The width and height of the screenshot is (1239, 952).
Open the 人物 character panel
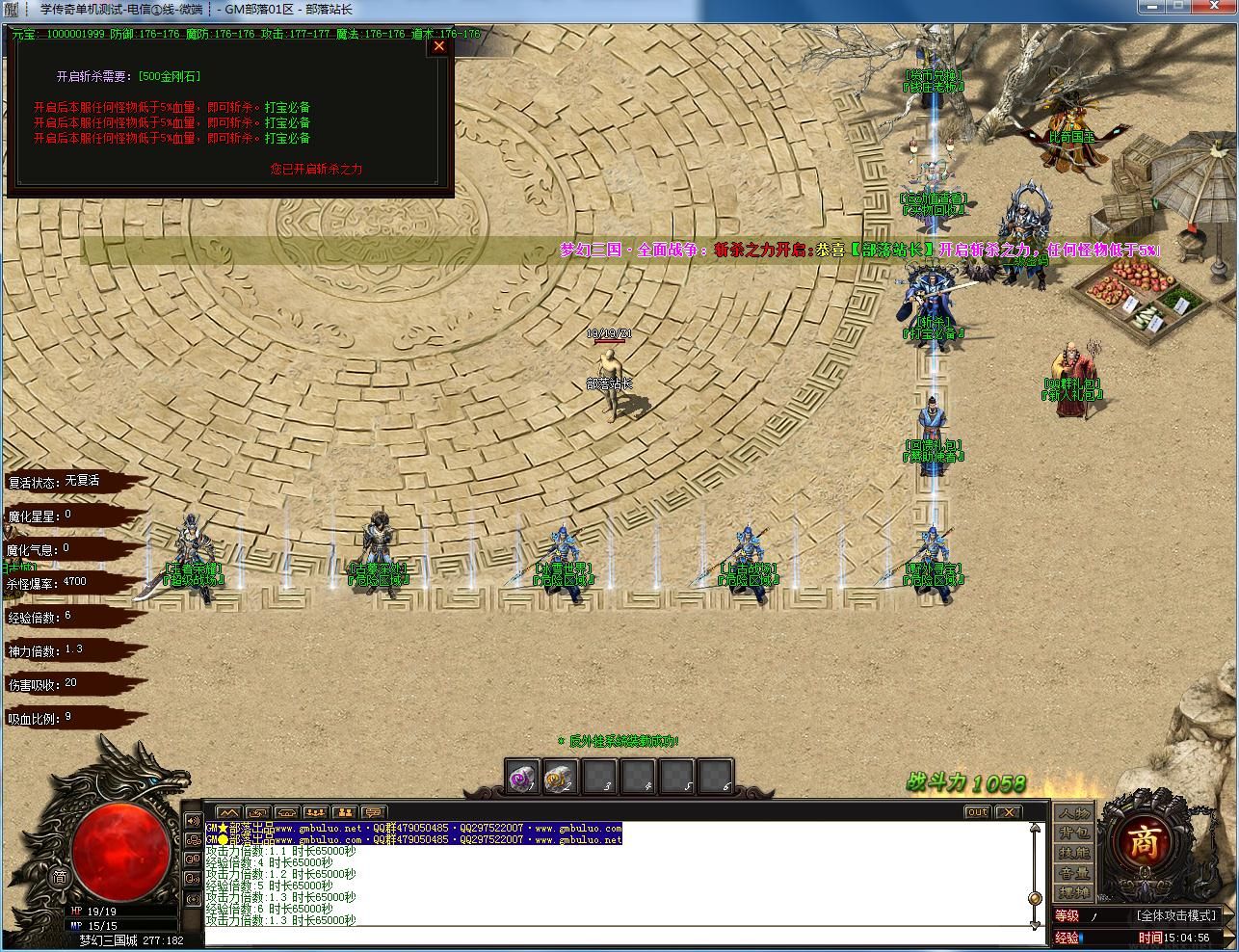point(1074,813)
